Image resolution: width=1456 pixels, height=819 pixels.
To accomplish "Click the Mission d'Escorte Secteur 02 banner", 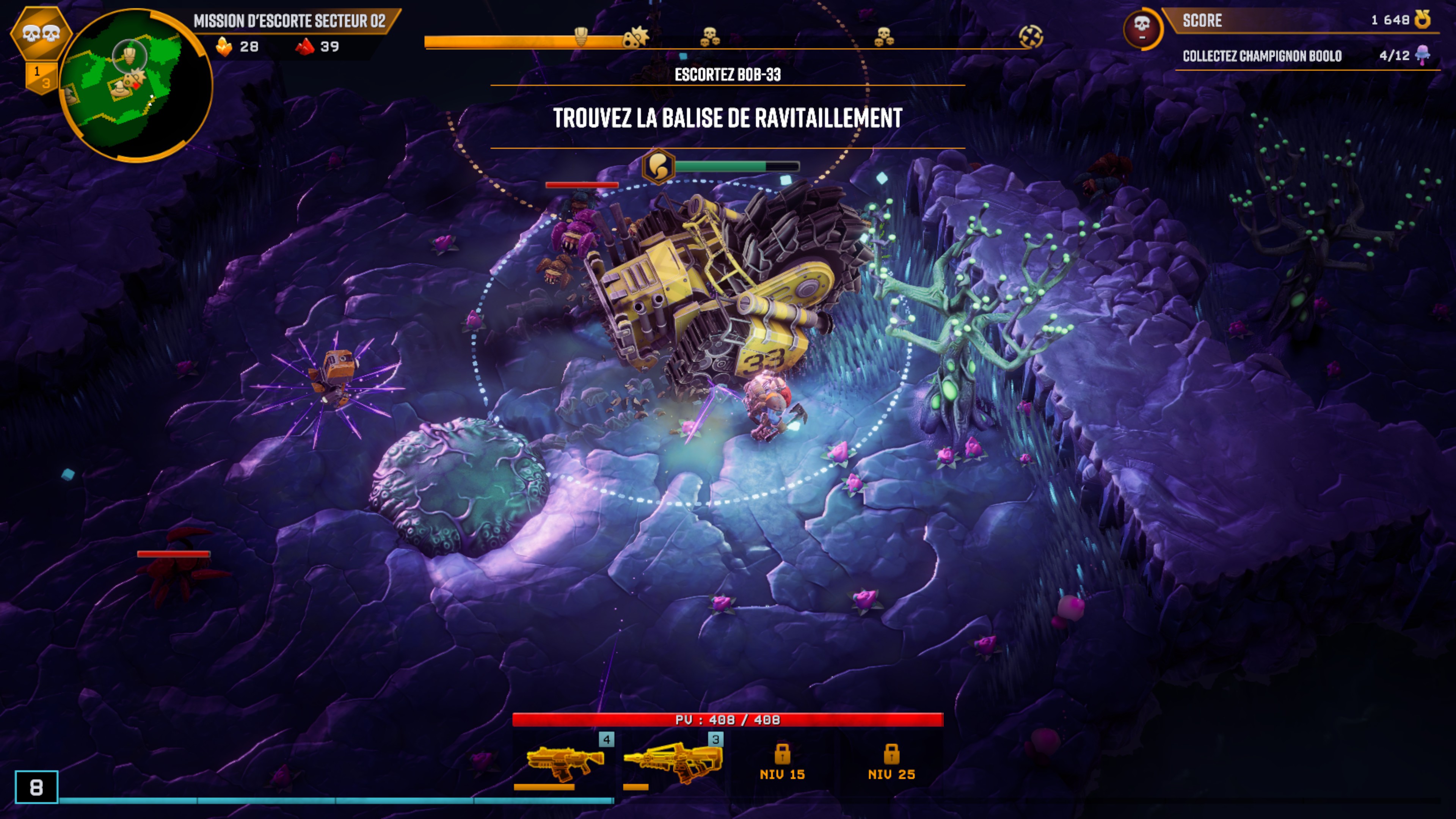I will click(289, 21).
